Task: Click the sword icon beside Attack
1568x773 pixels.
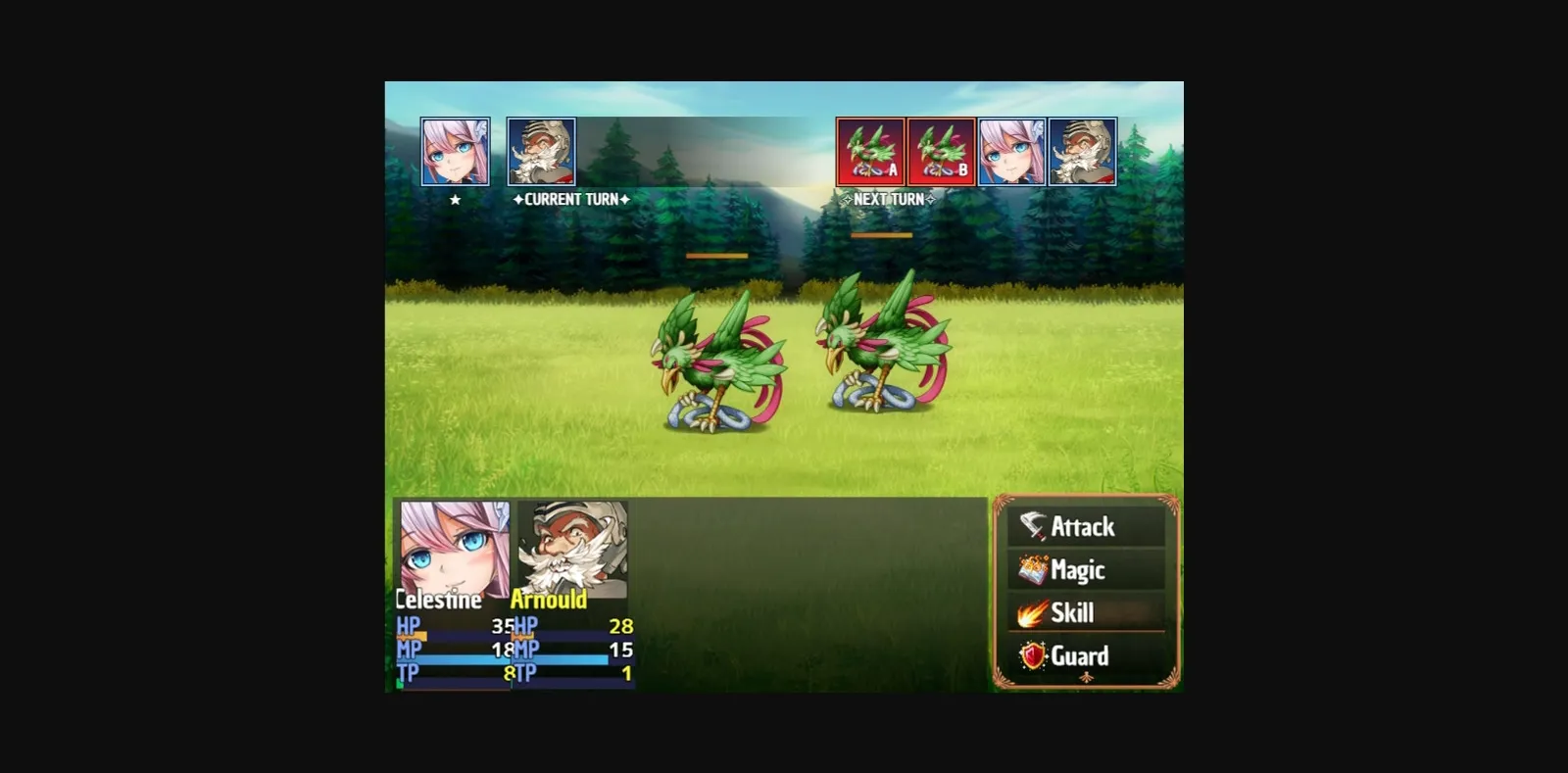Action: click(1031, 526)
